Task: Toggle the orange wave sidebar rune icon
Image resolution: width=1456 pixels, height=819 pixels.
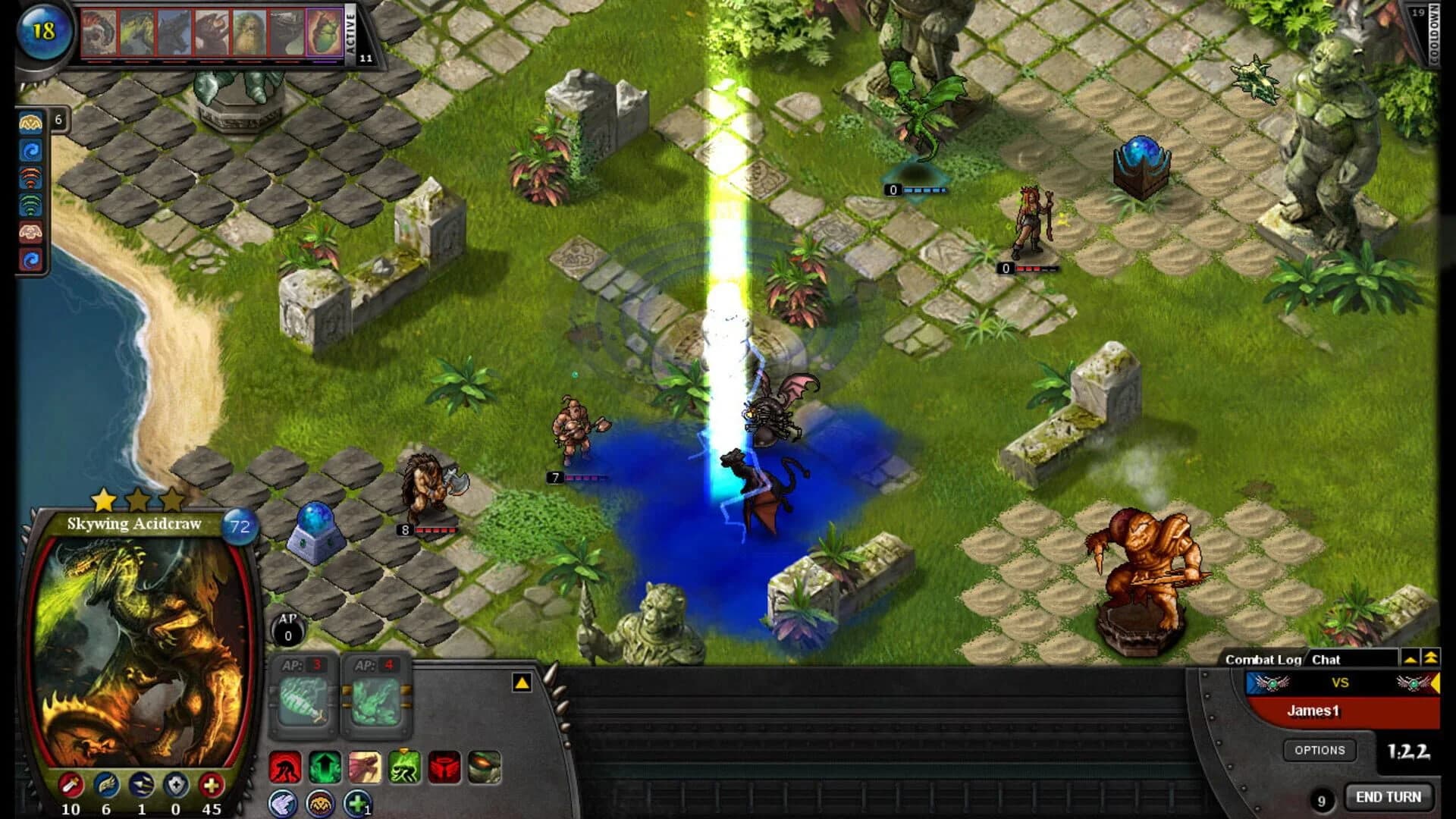Action: [31, 177]
